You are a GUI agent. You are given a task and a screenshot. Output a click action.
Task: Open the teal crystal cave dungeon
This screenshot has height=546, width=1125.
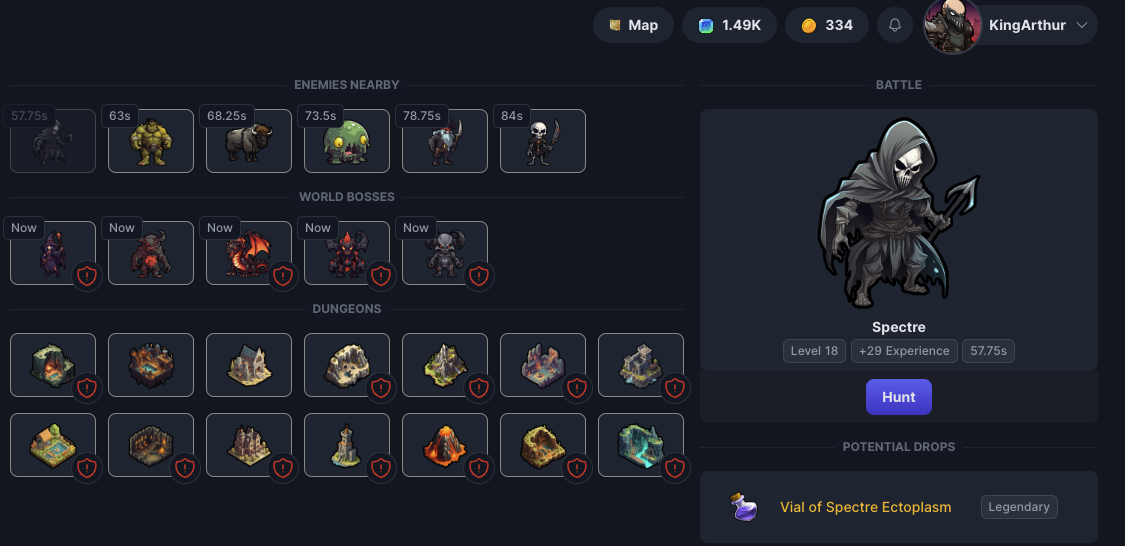click(641, 445)
